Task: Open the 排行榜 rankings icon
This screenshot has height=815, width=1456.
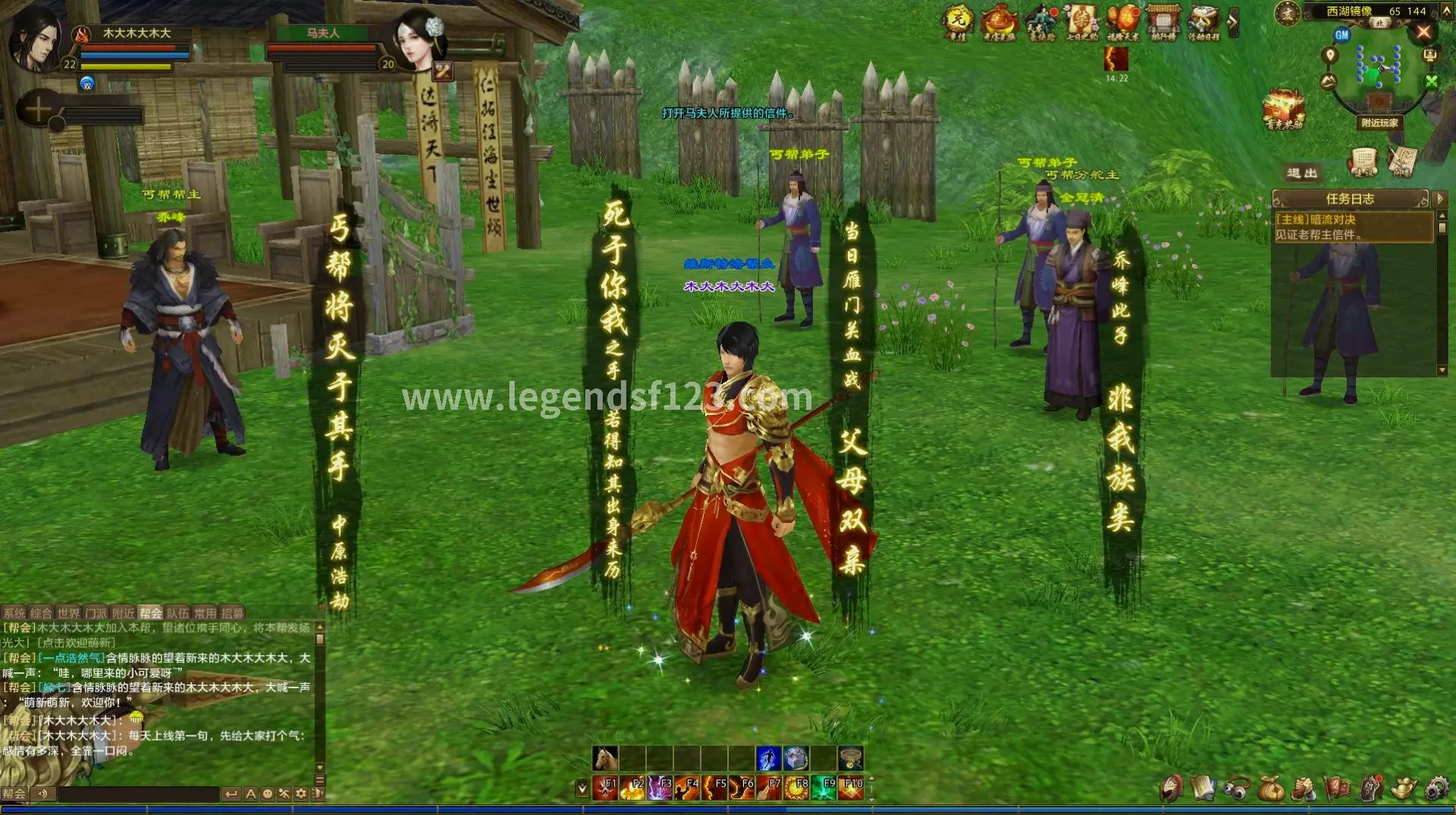Action: (1162, 22)
